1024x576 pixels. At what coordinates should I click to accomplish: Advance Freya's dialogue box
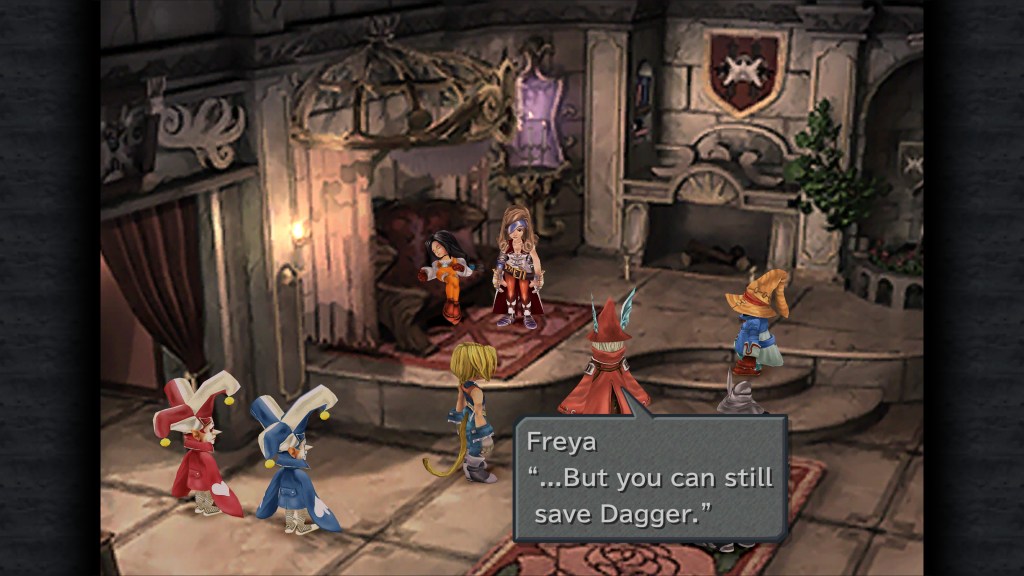coord(650,479)
